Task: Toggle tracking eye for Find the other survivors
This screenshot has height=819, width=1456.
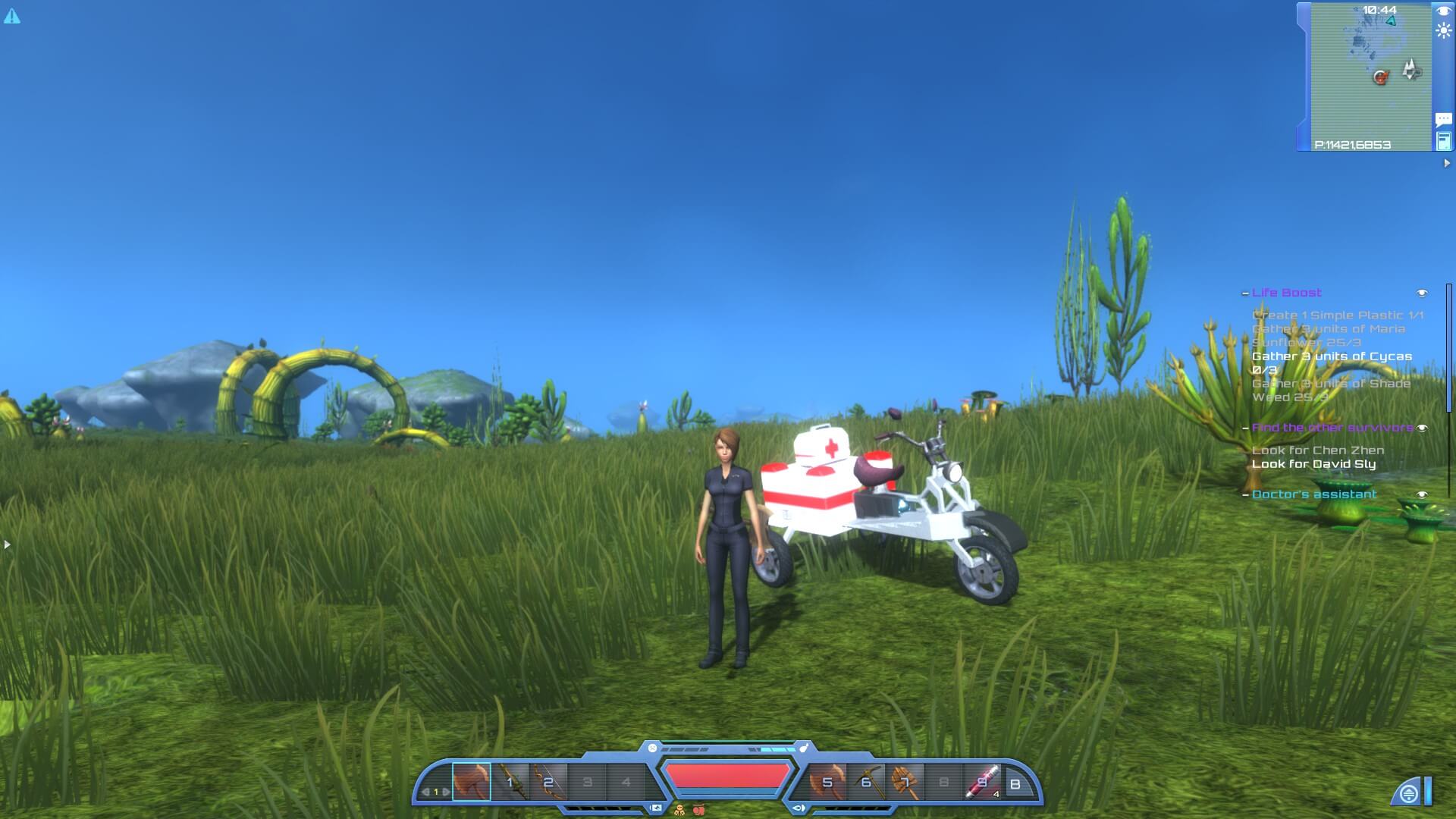Action: point(1423,428)
